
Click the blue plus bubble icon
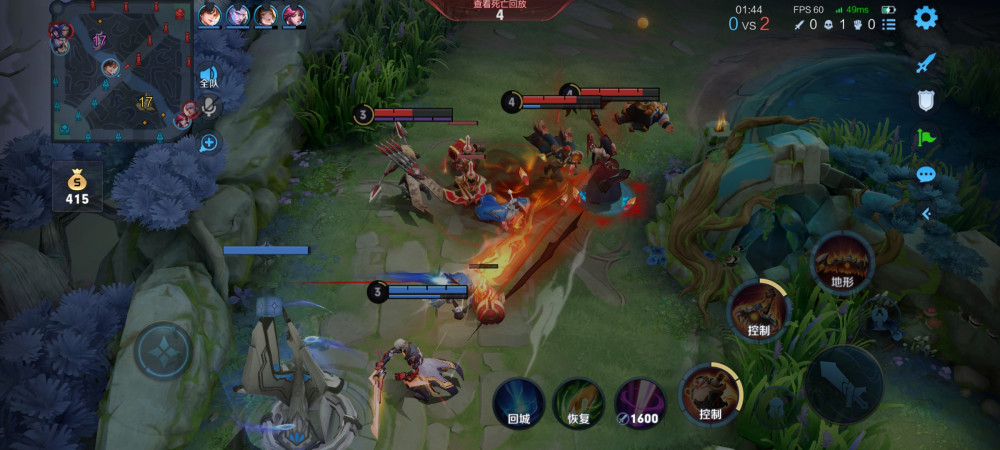click(x=209, y=143)
